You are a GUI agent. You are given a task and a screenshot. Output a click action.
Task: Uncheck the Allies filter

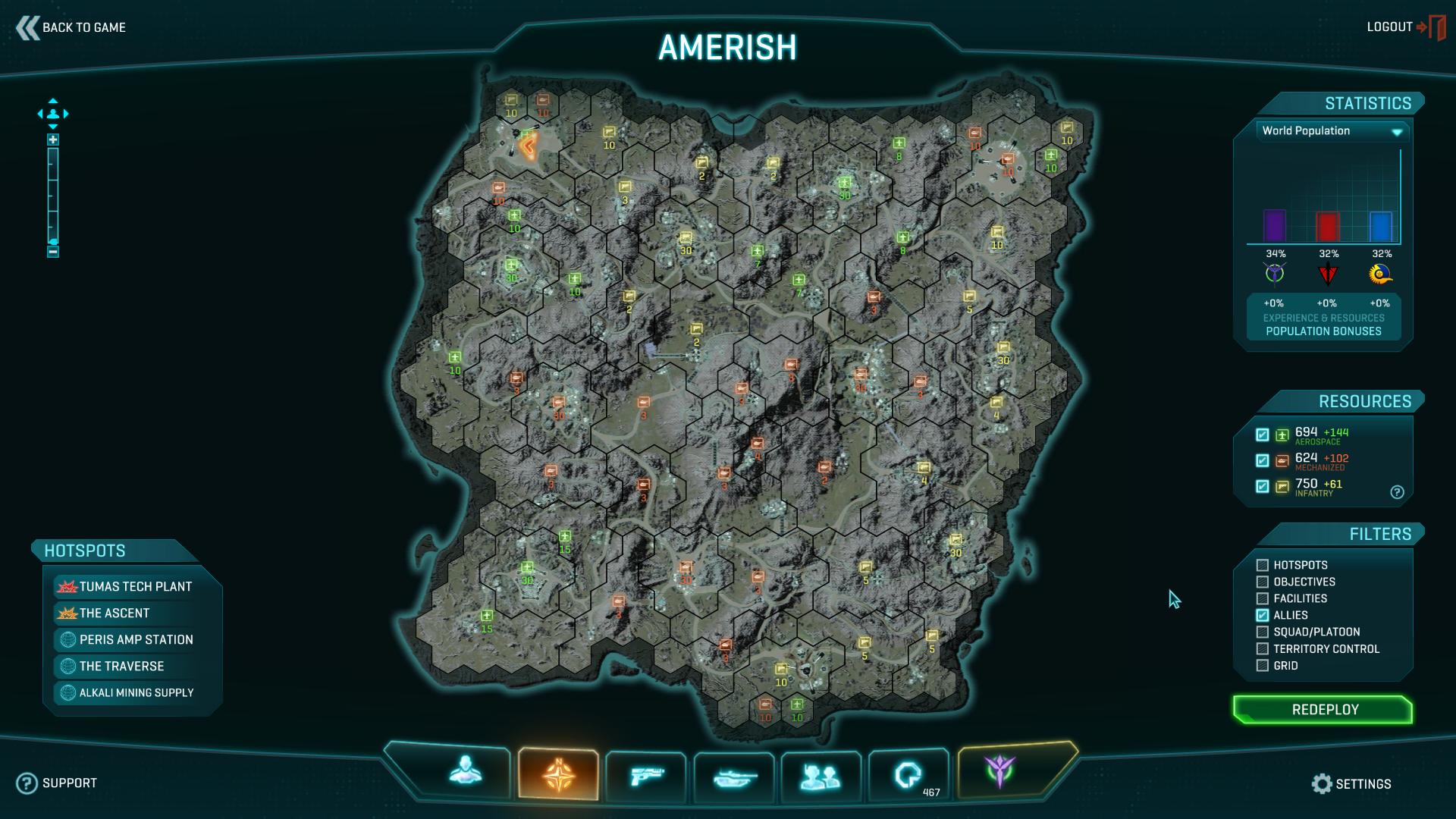point(1263,616)
